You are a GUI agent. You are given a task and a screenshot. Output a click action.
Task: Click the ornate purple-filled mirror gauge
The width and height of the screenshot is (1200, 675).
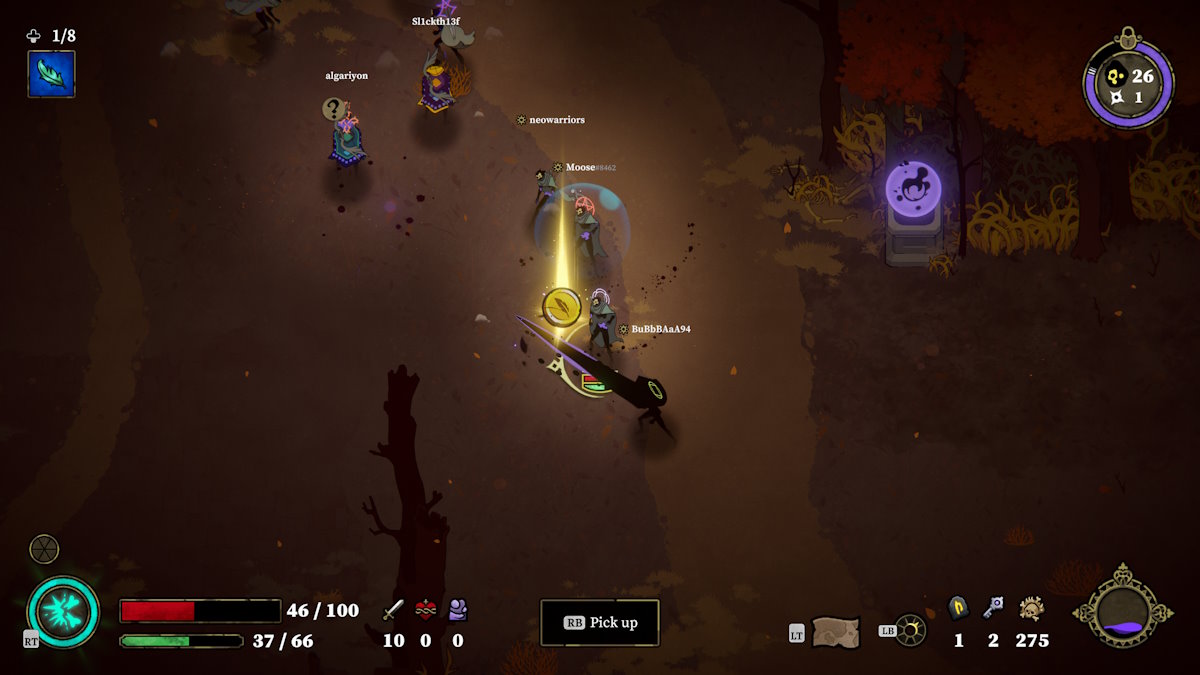[x=1122, y=609]
